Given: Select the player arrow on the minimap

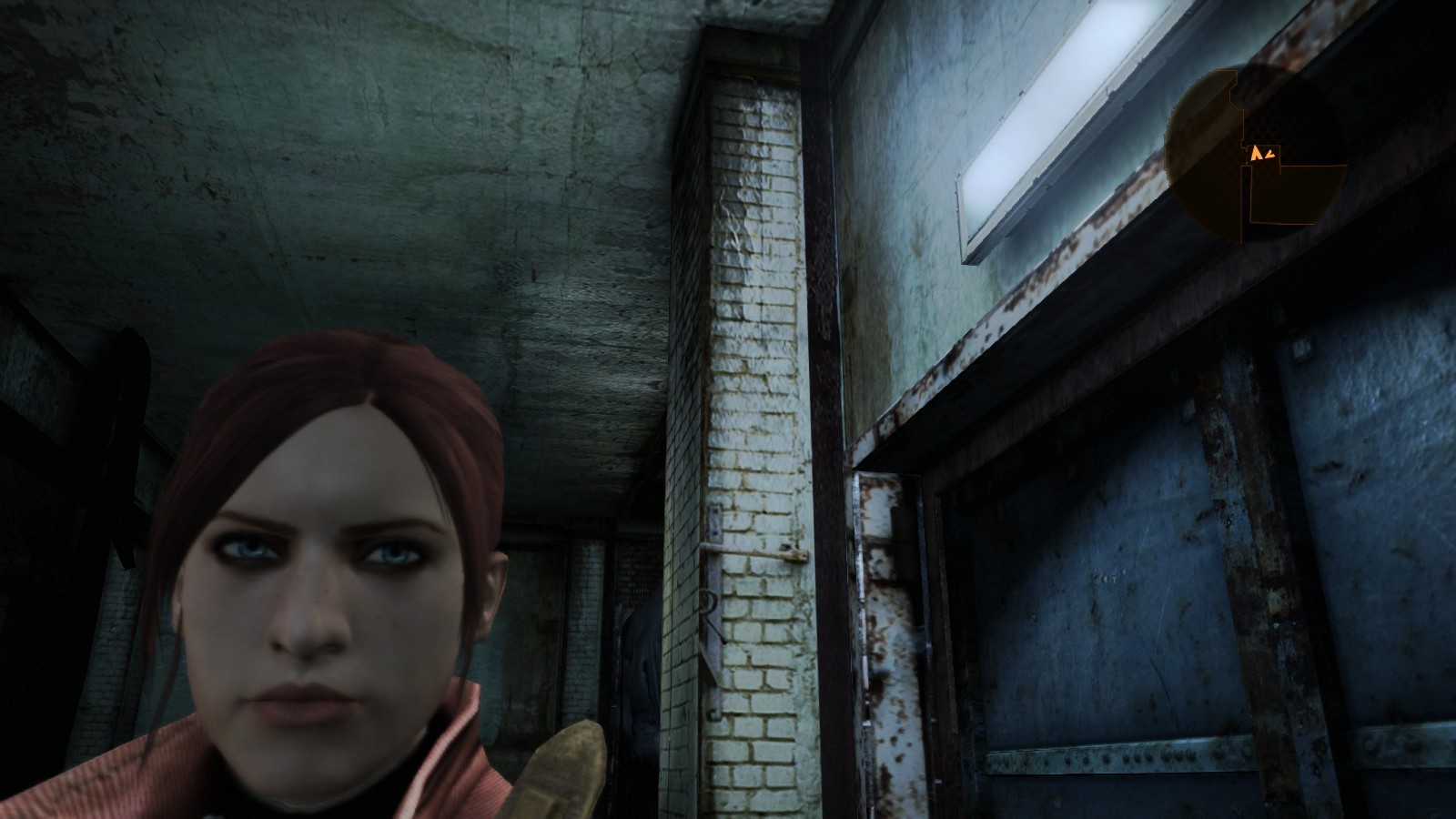Looking at the screenshot, I should (x=1256, y=154).
